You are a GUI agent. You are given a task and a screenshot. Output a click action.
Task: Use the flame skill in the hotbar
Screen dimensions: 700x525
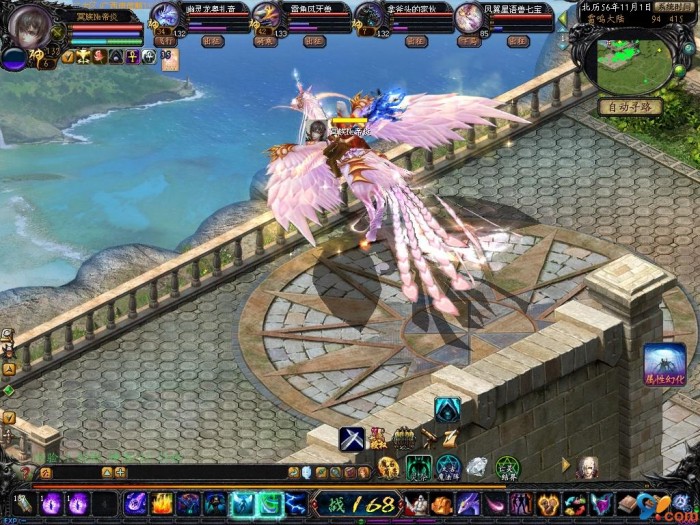[162, 503]
